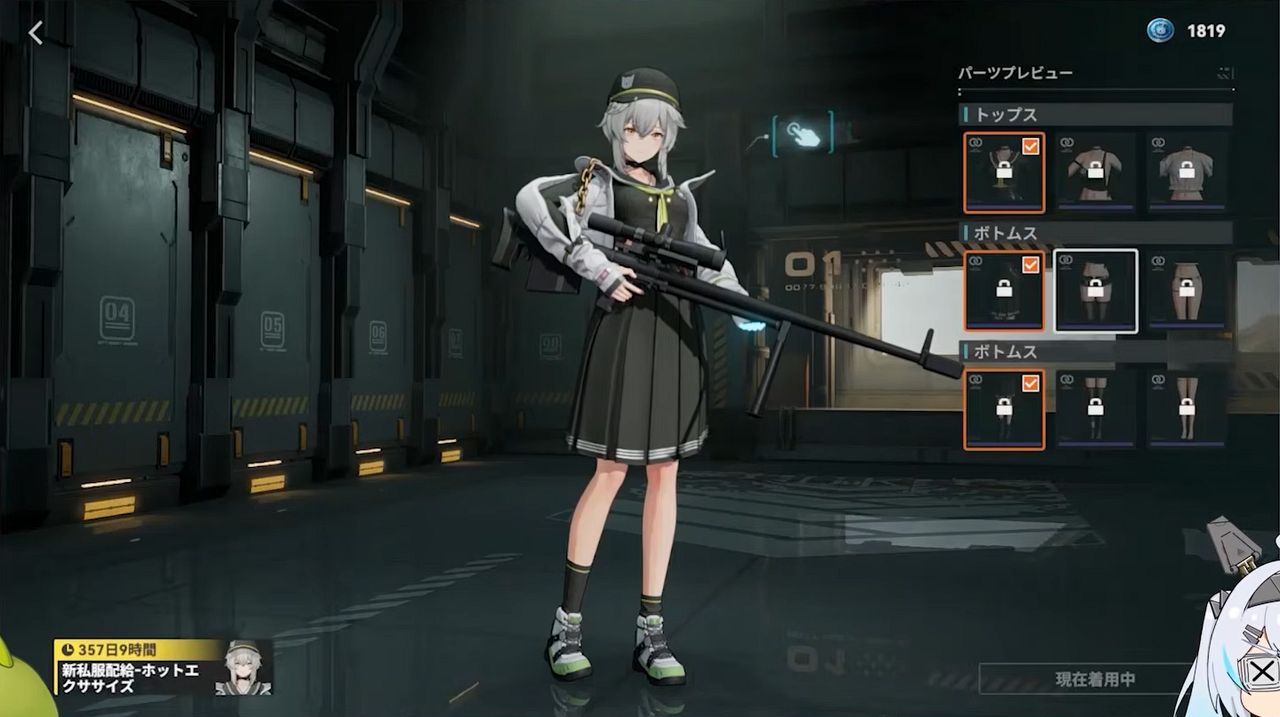Screen dimensions: 1280x717
Task: Choose the dark thigh-high stockings thumbnail
Action: click(x=1096, y=409)
